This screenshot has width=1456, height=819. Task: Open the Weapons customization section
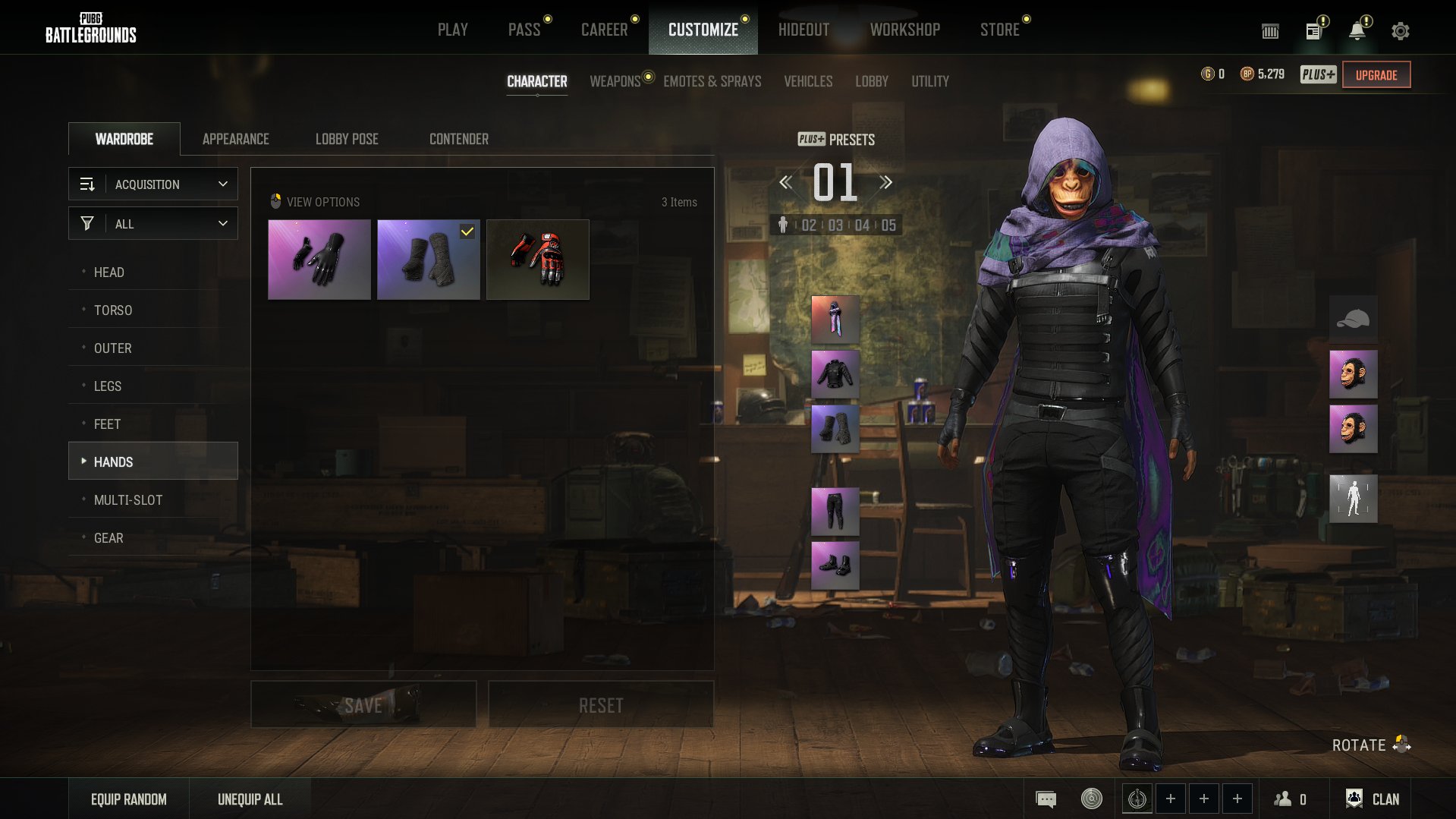[x=615, y=81]
